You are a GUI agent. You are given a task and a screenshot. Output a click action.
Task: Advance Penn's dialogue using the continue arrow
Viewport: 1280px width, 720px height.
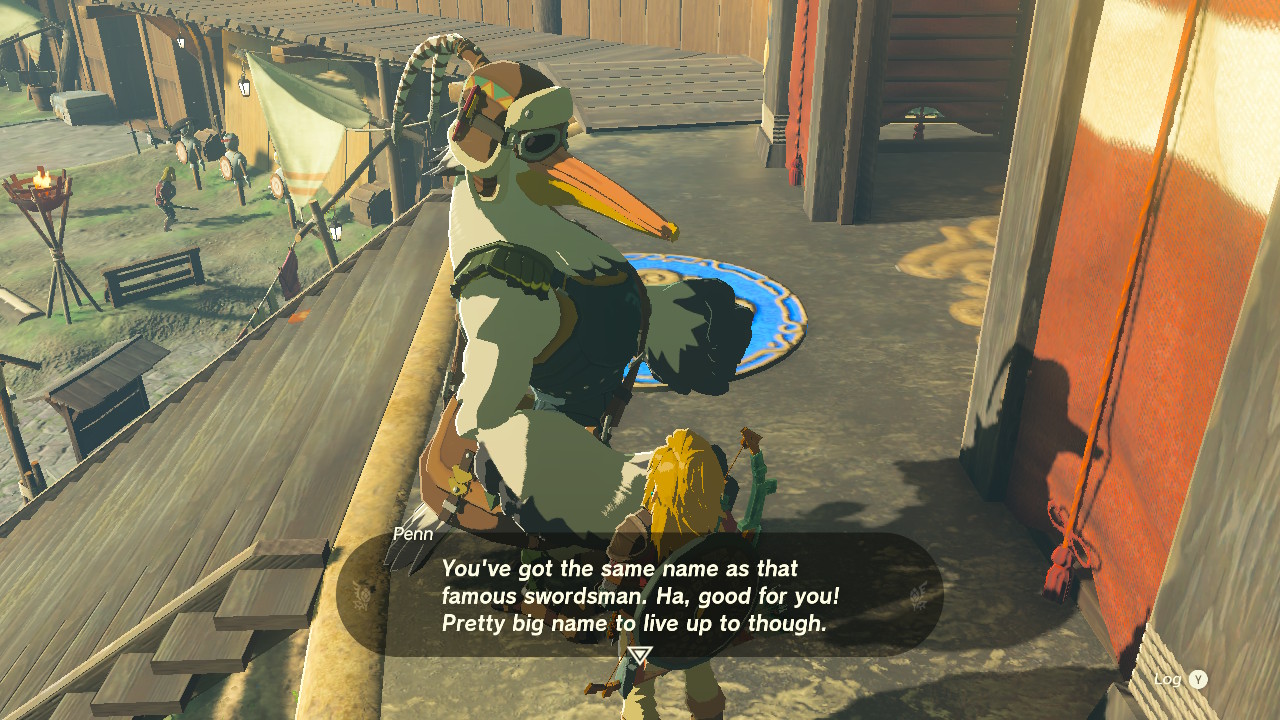(640, 656)
